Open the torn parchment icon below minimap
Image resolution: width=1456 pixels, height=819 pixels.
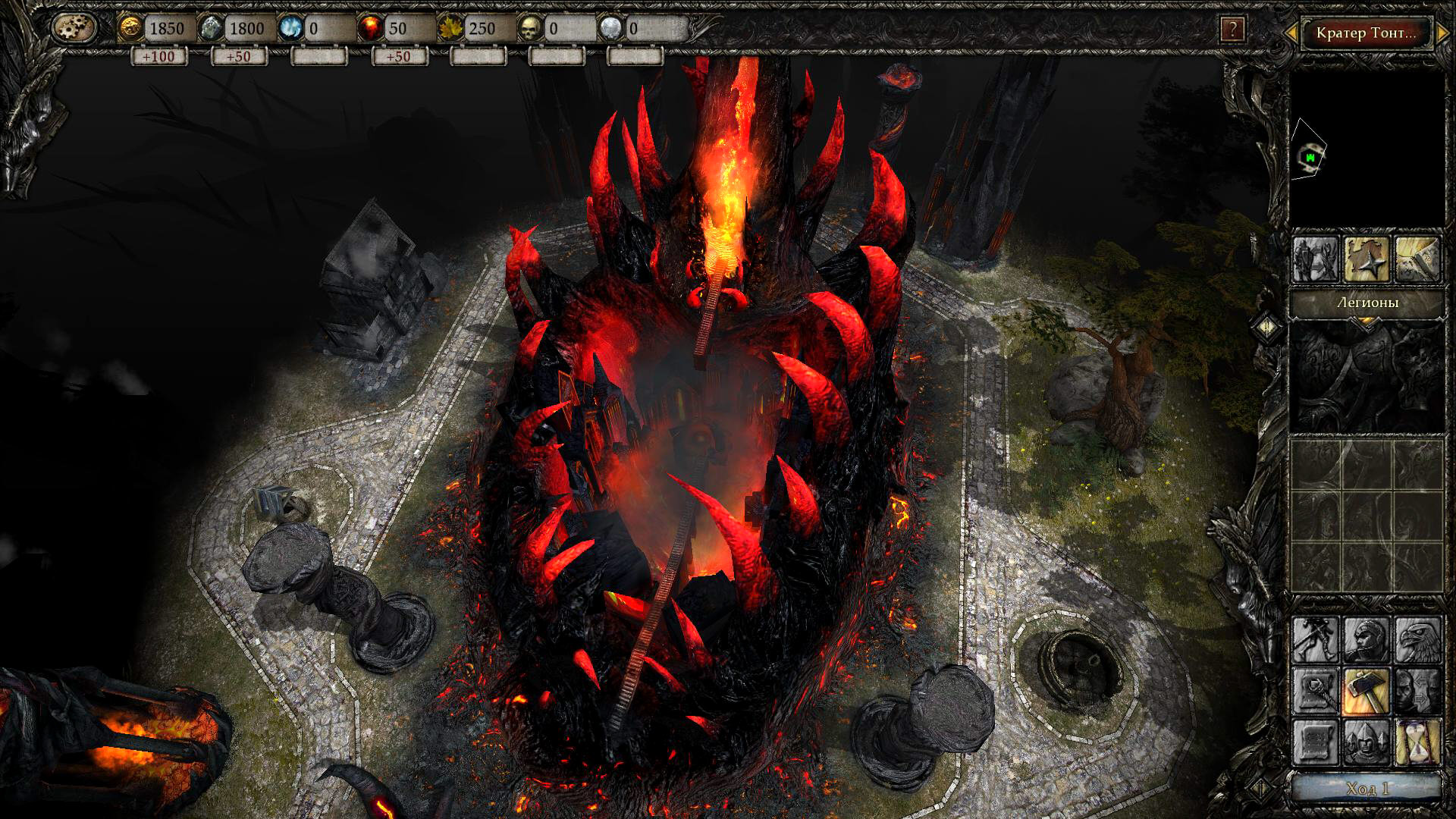click(x=1417, y=259)
